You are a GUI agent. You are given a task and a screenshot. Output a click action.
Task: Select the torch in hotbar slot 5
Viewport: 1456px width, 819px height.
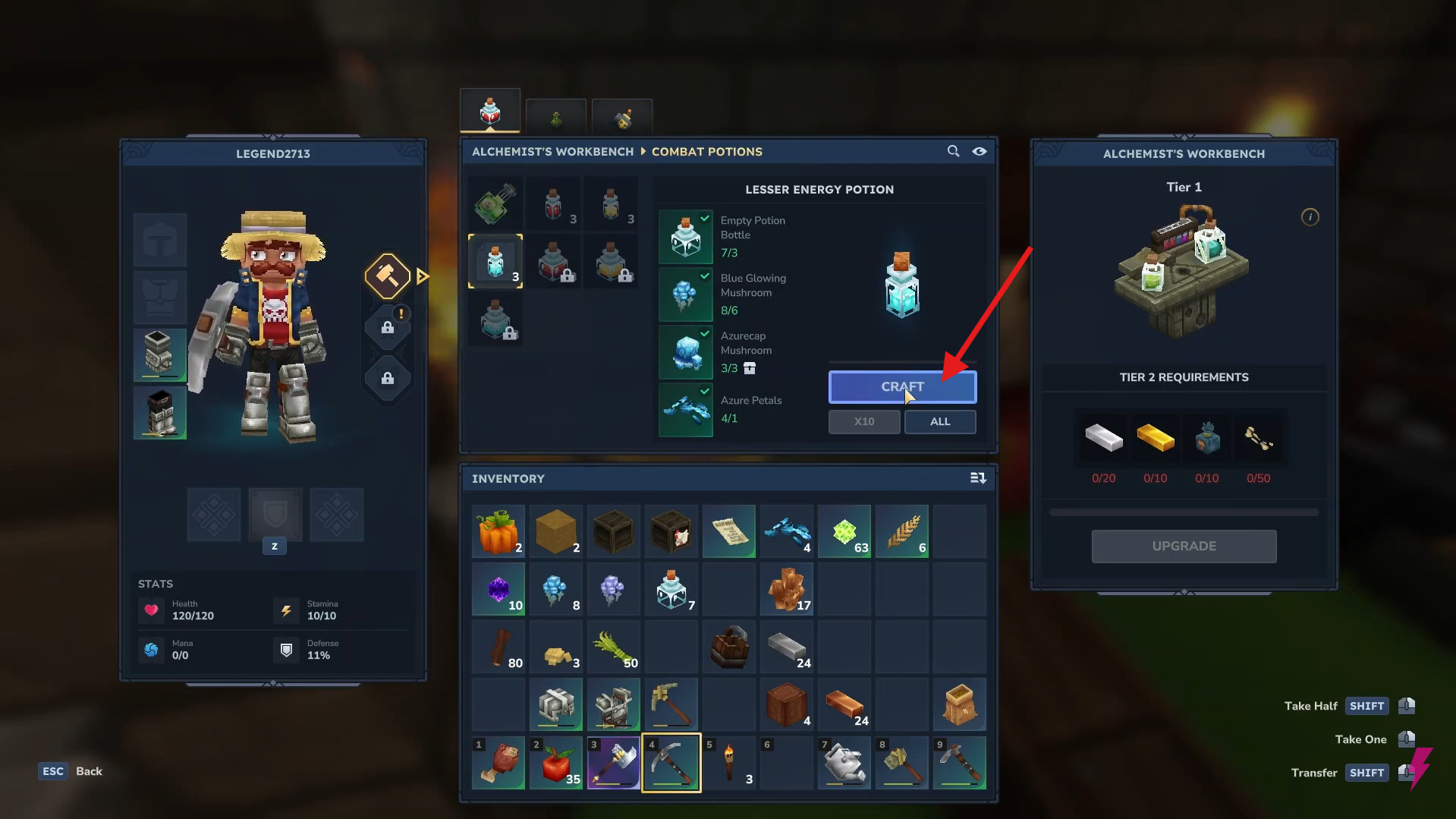pos(728,763)
